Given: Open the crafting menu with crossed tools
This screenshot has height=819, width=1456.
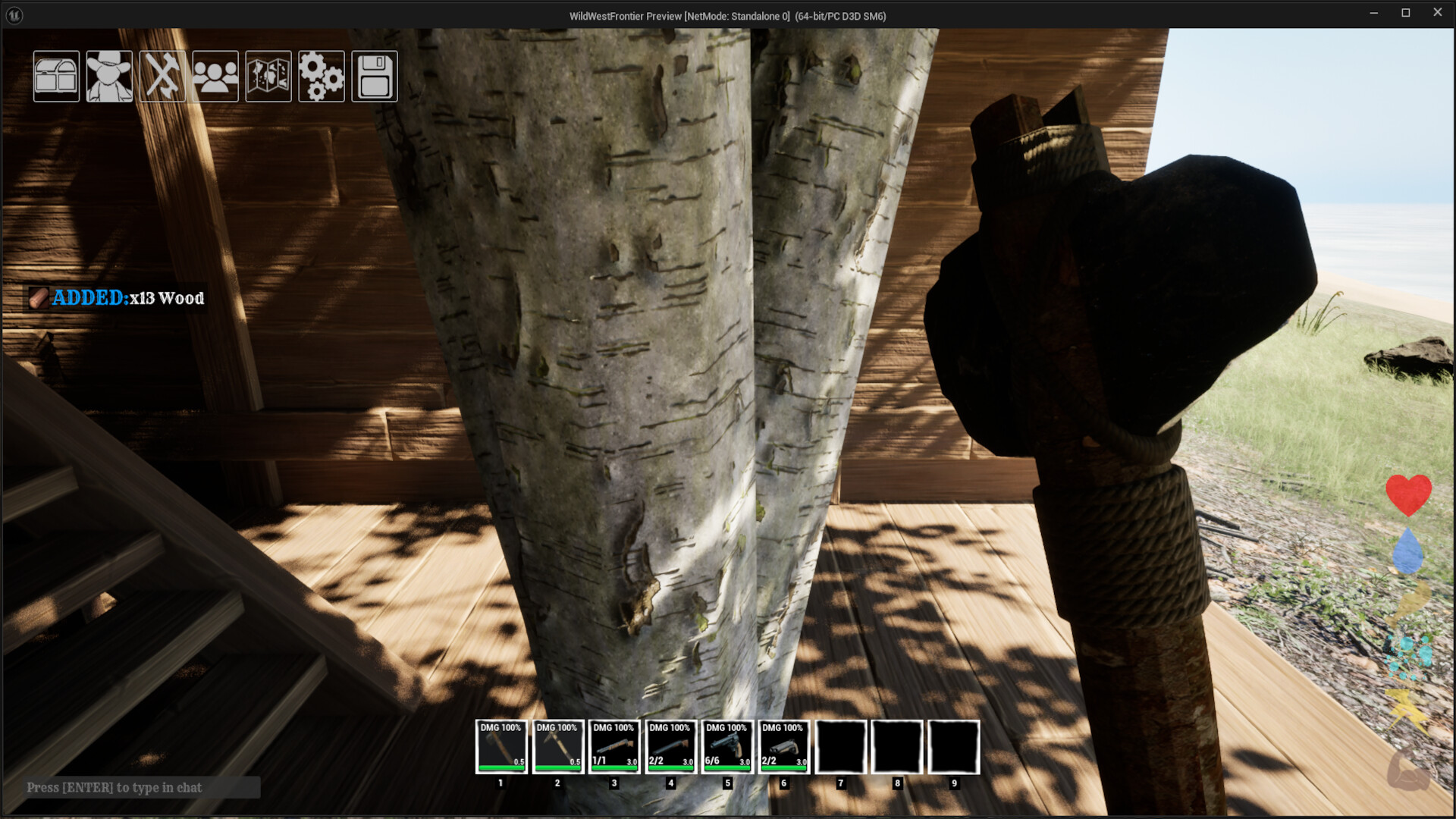Looking at the screenshot, I should point(162,76).
